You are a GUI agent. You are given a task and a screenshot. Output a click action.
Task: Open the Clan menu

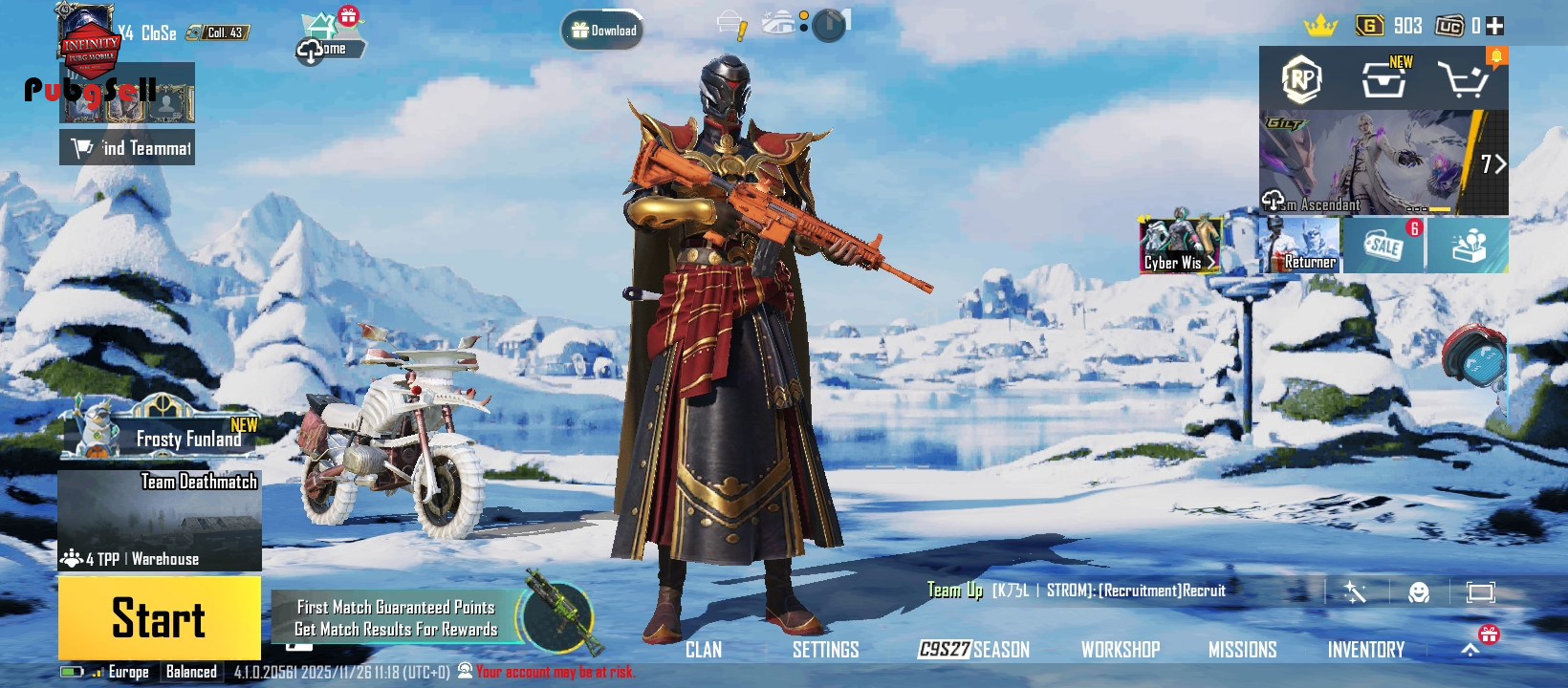[x=704, y=650]
